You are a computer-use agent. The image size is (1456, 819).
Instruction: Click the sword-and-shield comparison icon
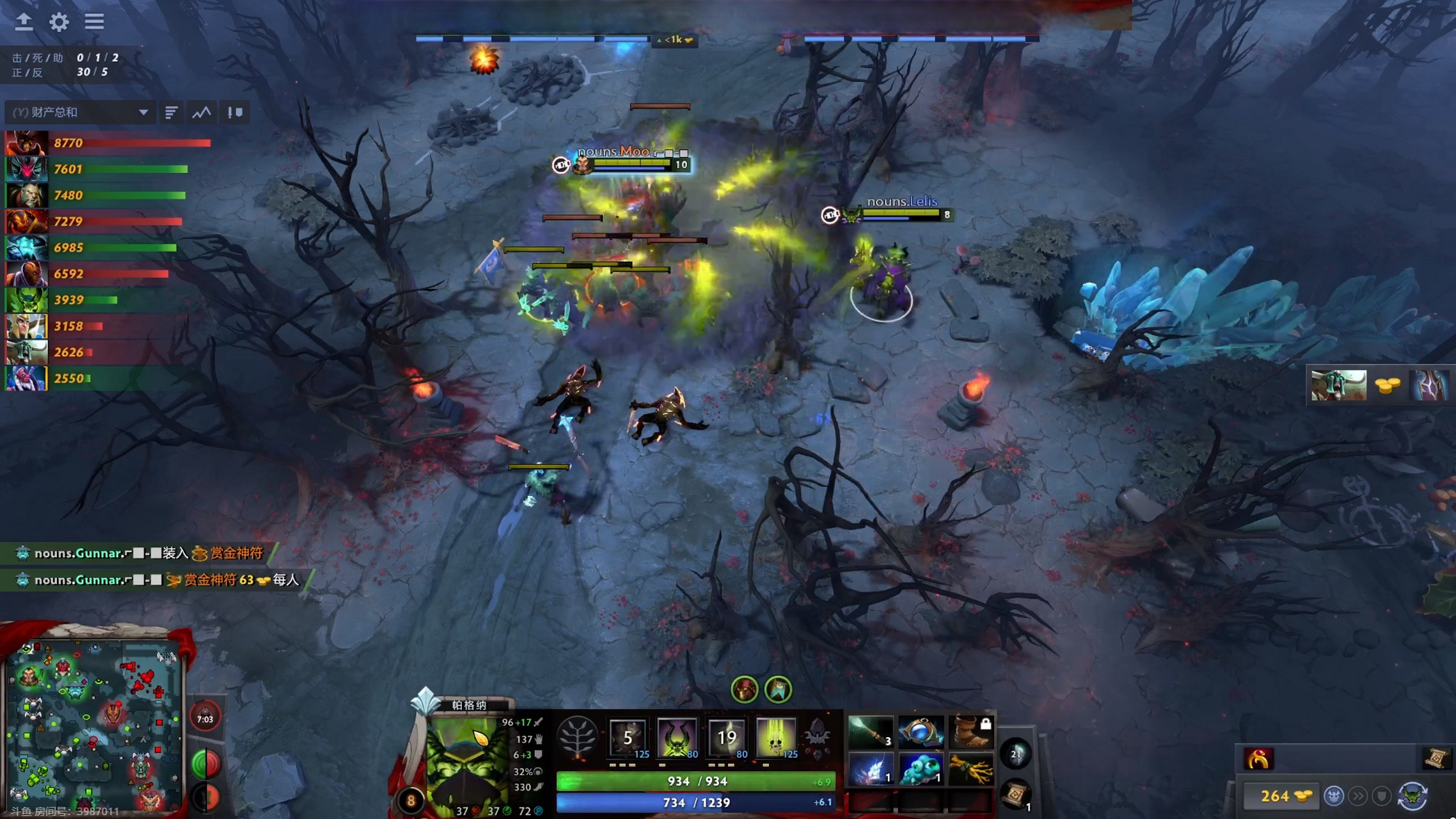[235, 112]
